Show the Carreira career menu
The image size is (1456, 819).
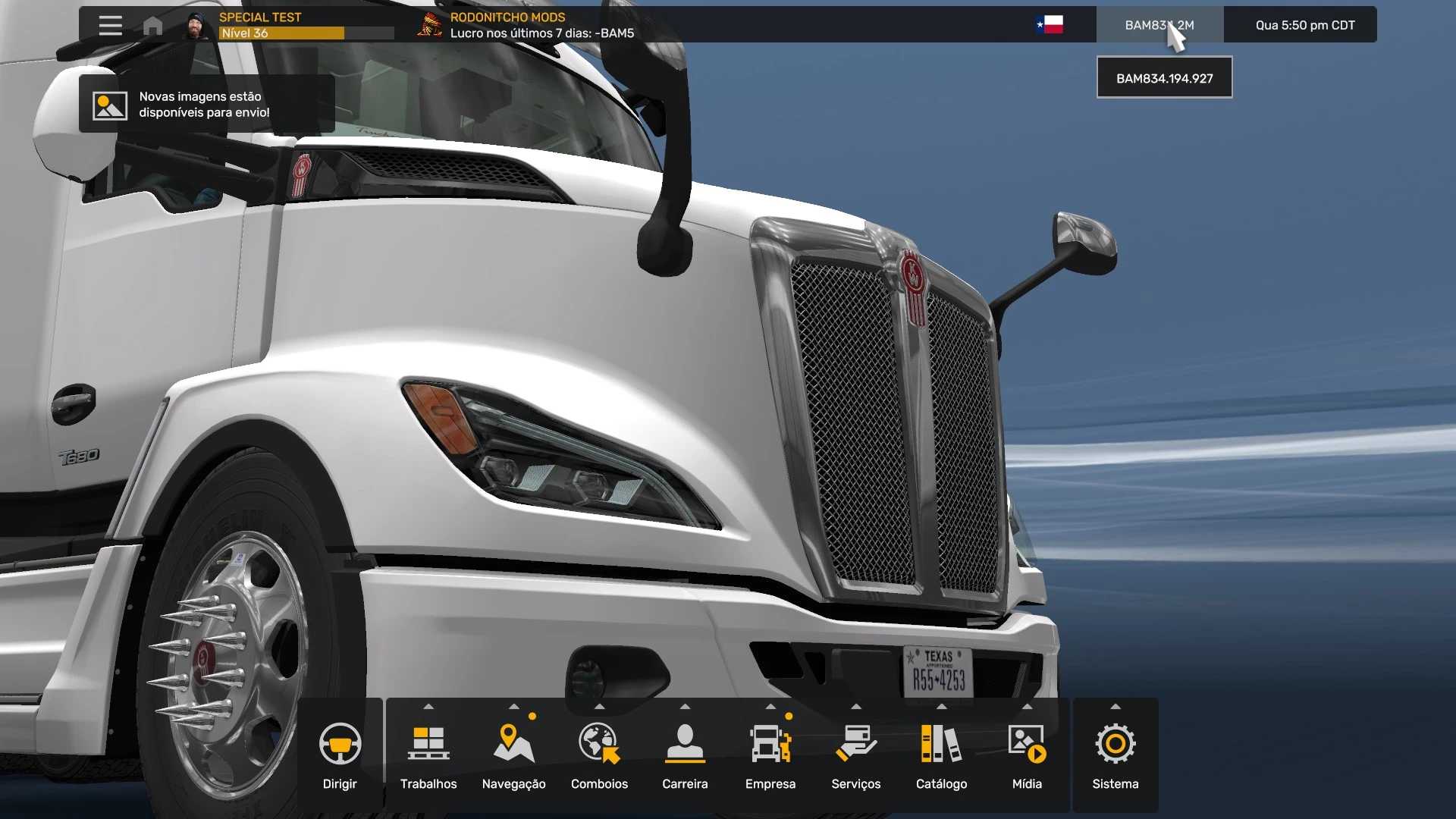coord(685,755)
